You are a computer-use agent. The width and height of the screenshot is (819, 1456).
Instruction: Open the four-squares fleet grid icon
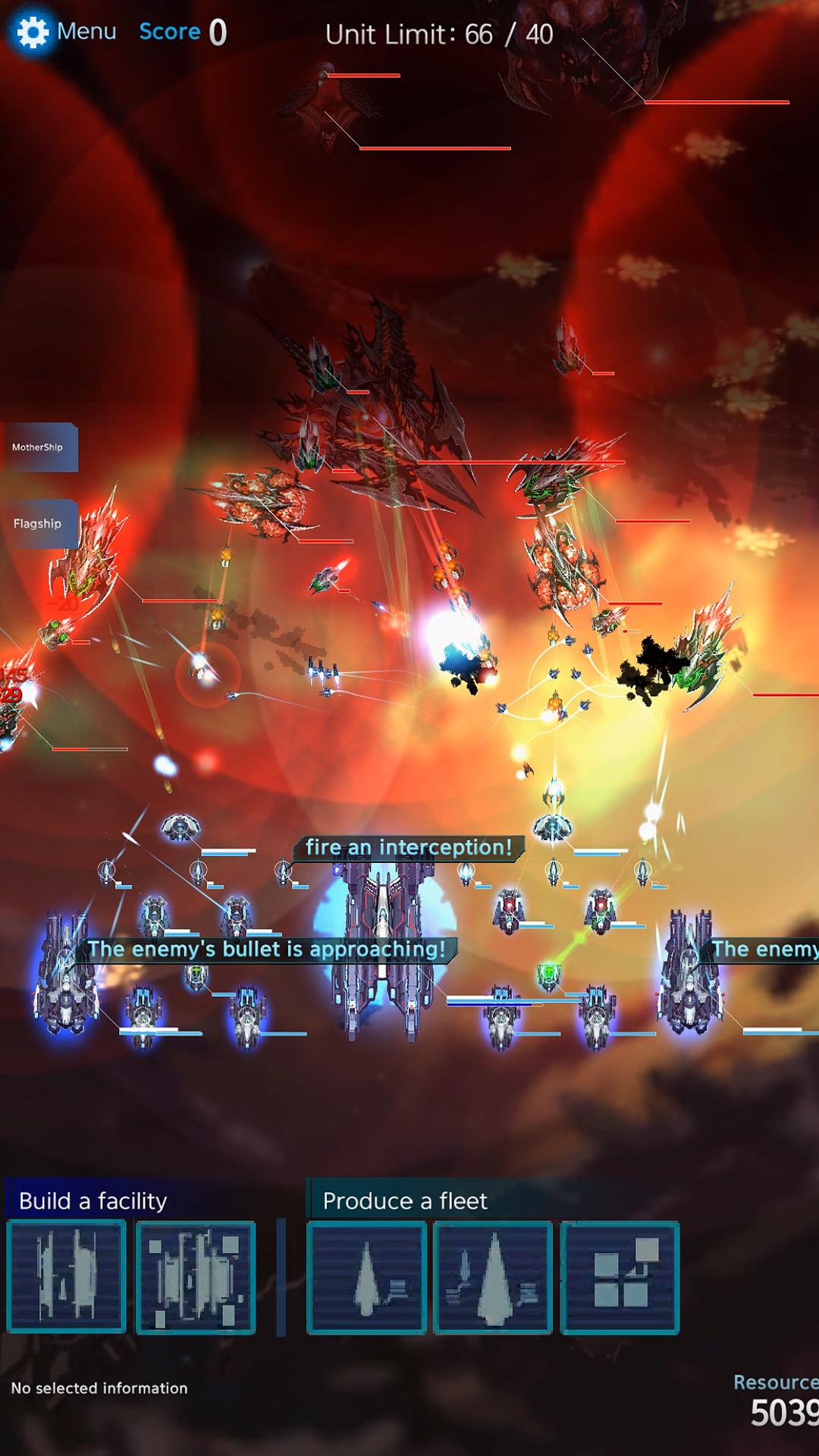(x=620, y=1277)
